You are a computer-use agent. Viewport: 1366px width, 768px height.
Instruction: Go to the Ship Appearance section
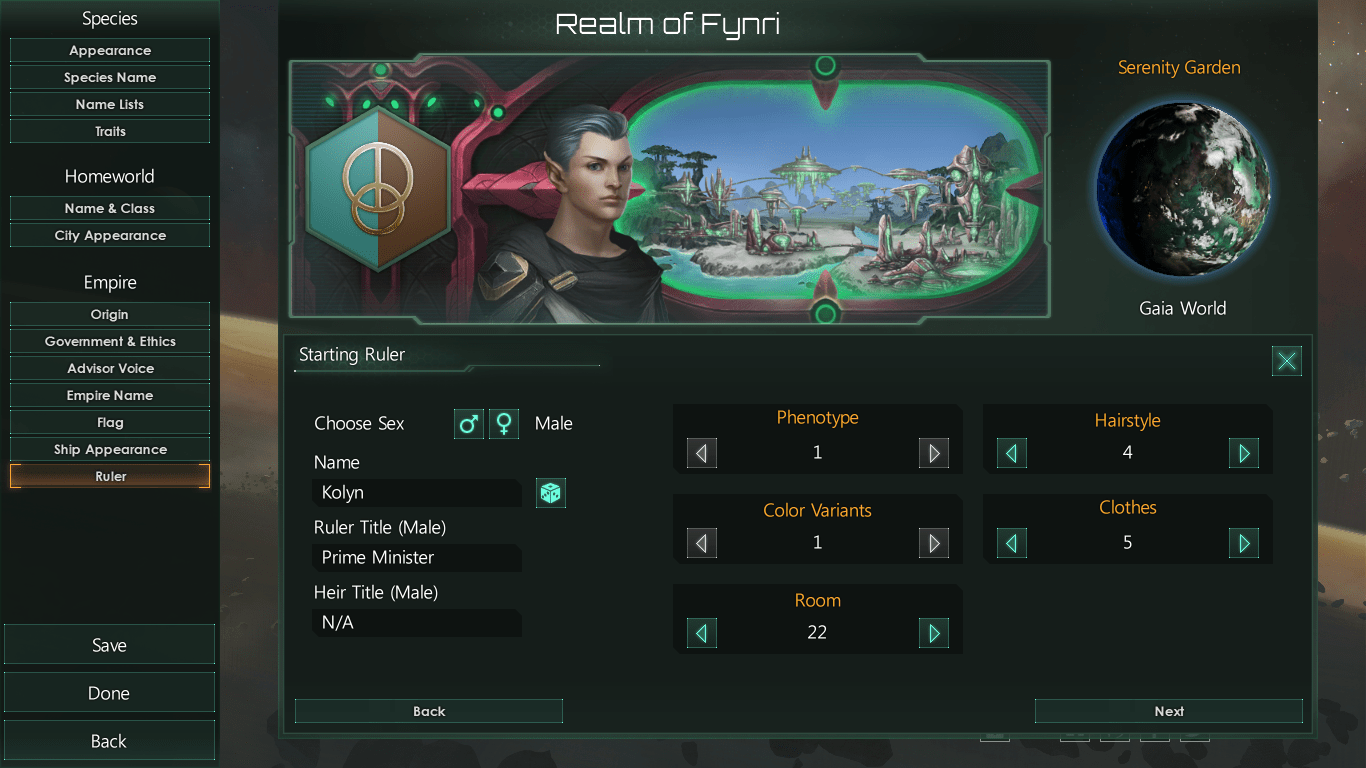pos(110,449)
